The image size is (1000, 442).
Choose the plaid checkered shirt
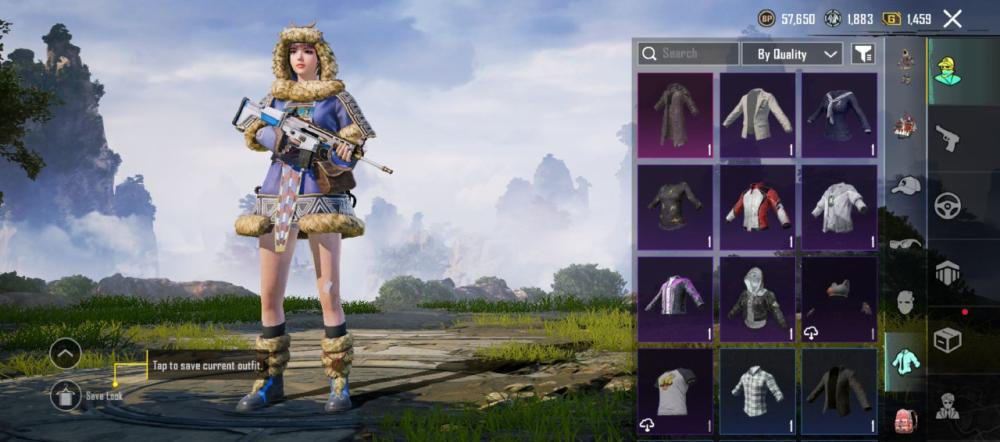[x=757, y=390]
